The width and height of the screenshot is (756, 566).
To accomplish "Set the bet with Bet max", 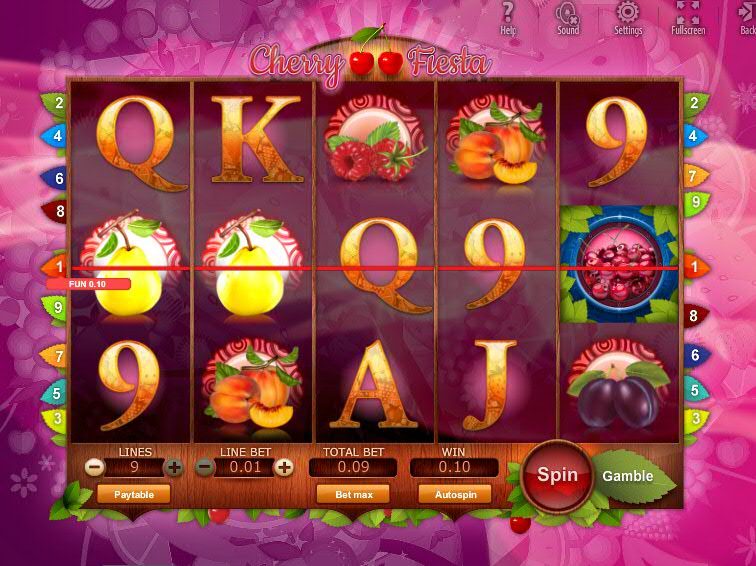I will pos(353,494).
